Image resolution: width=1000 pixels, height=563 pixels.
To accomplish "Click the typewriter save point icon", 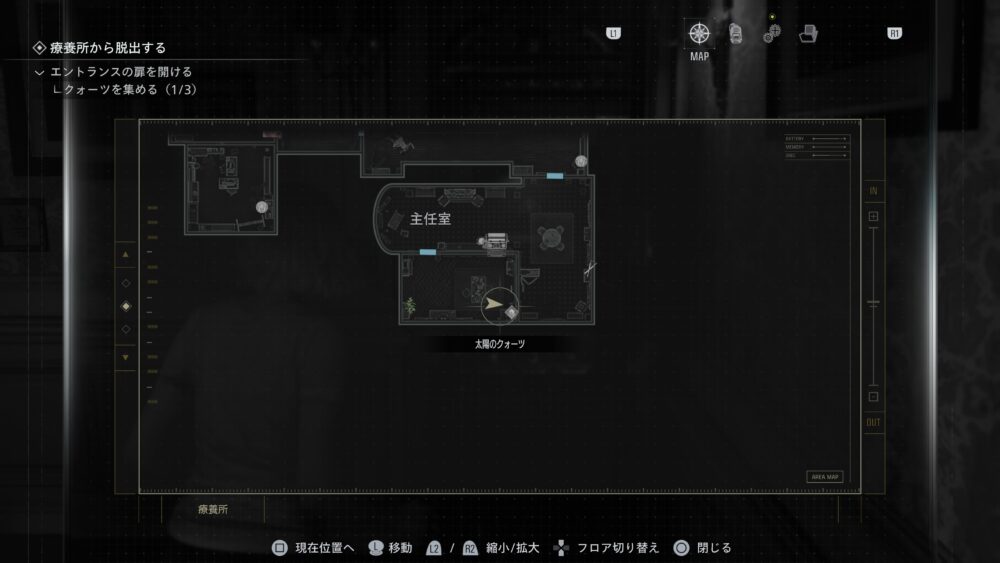I will point(497,241).
